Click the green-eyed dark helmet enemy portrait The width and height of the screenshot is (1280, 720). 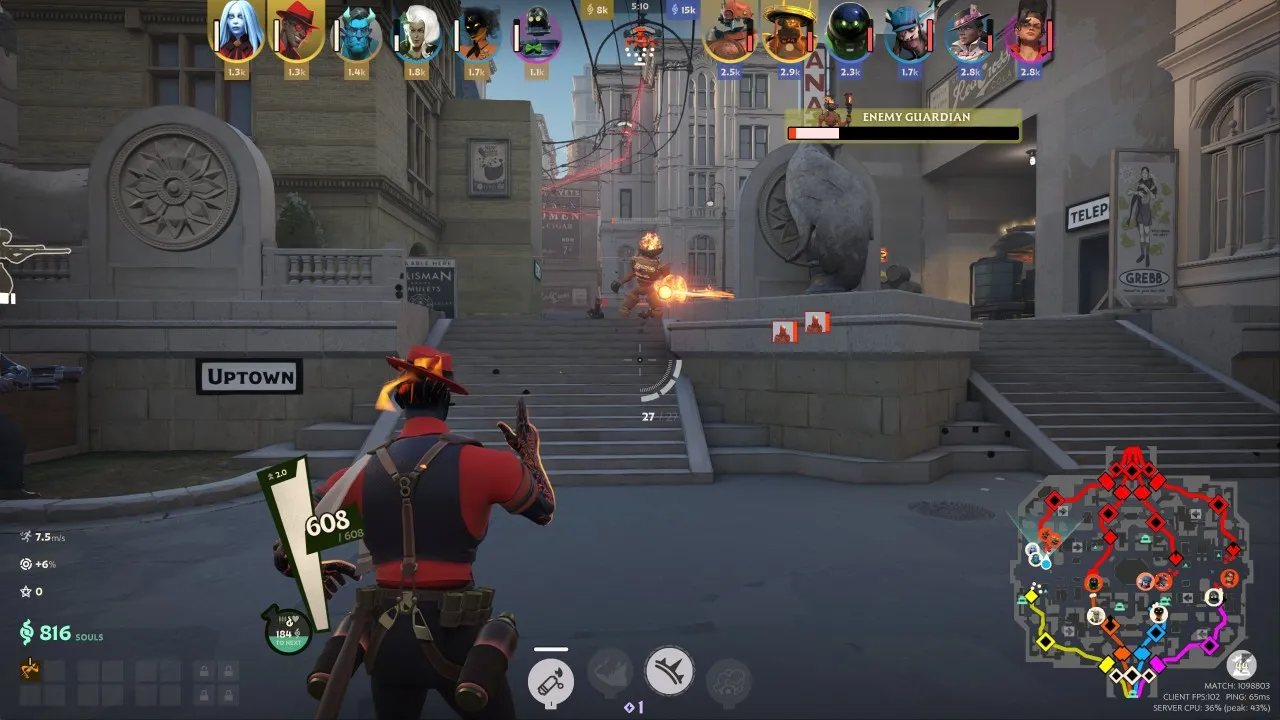coord(851,34)
